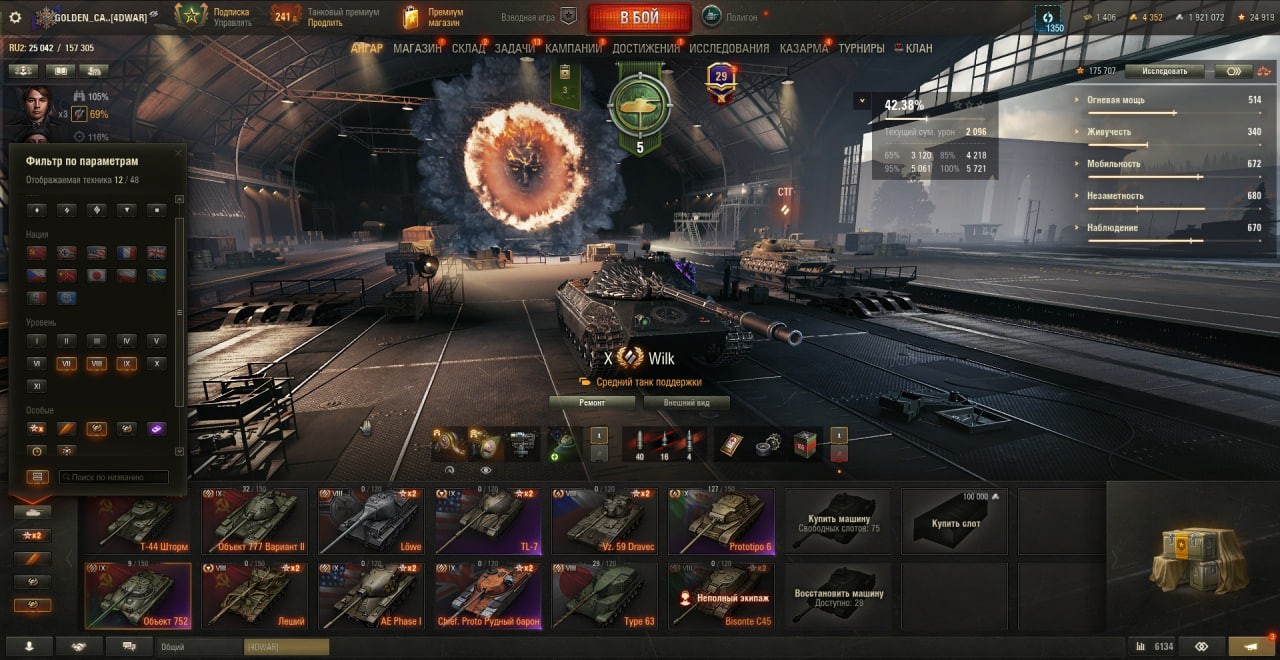Toggle the tier X filter button
This screenshot has width=1280, height=660.
[156, 364]
